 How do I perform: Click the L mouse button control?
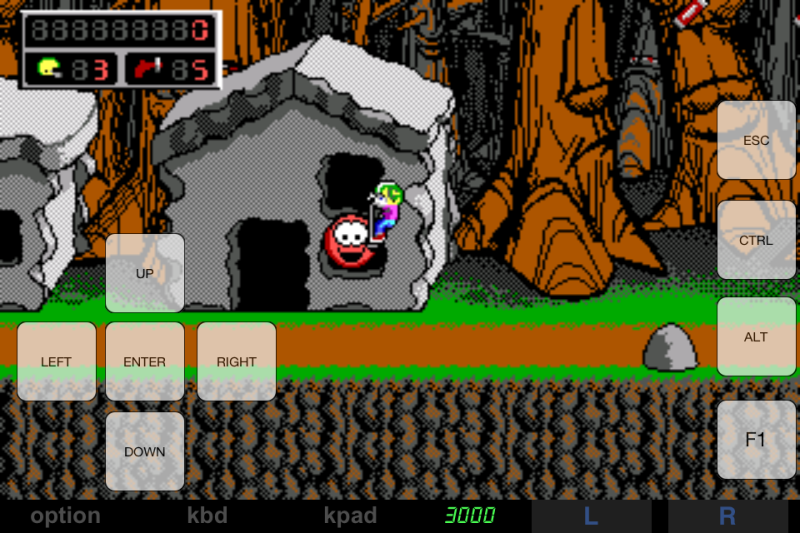[591, 516]
